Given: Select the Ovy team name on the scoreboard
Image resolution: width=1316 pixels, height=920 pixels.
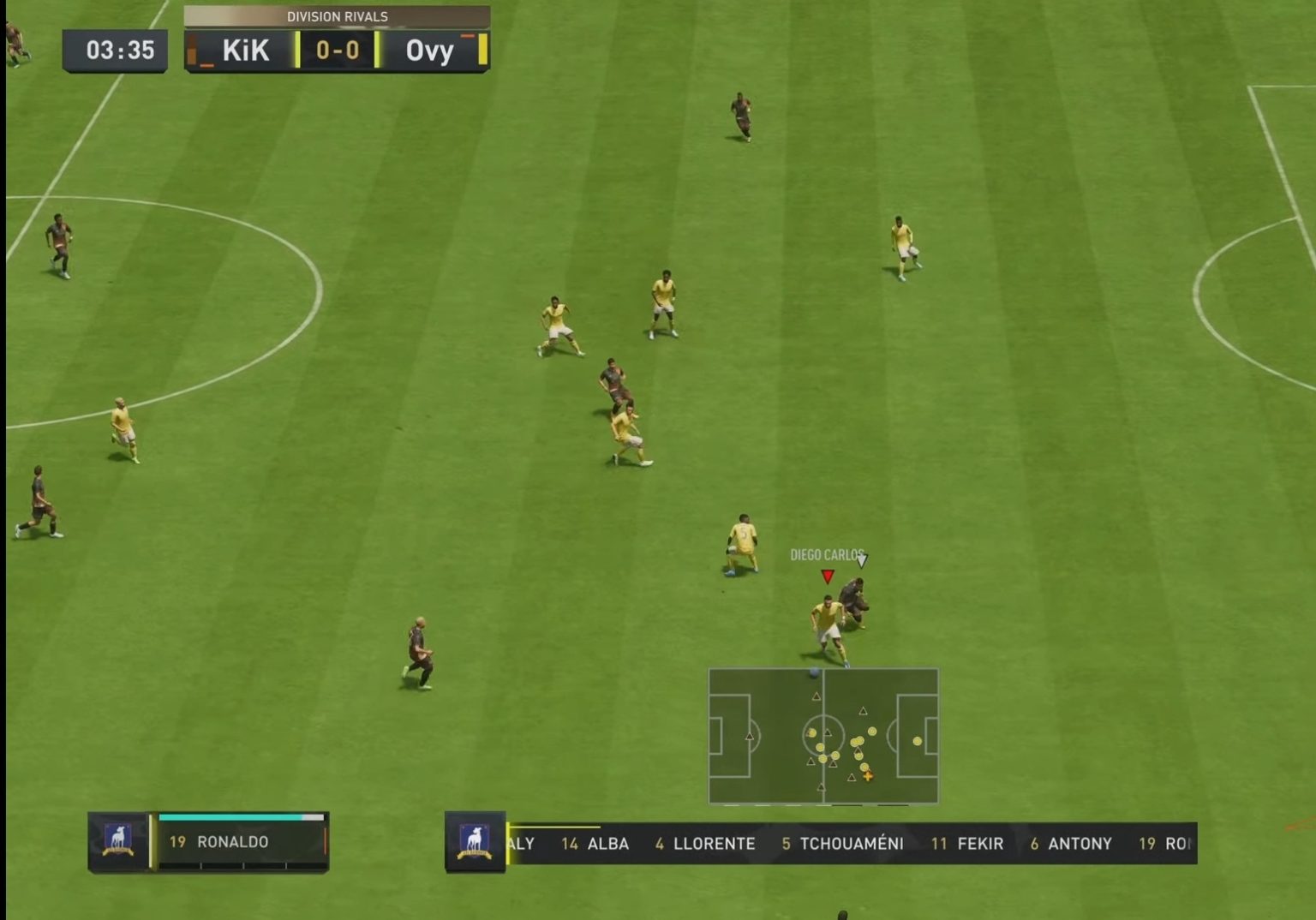Looking at the screenshot, I should 430,51.
